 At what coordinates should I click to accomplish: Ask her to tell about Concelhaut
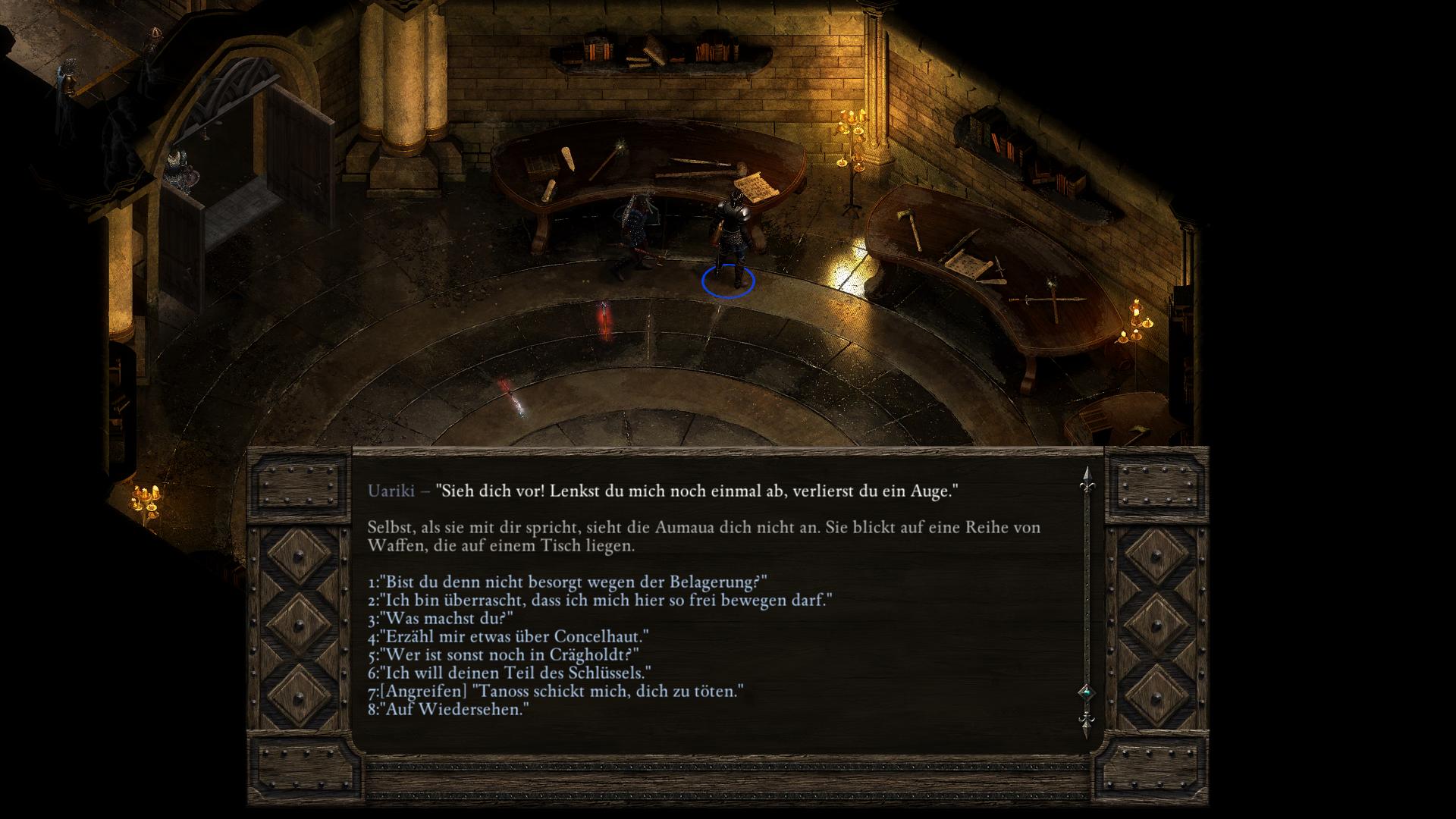tap(508, 637)
